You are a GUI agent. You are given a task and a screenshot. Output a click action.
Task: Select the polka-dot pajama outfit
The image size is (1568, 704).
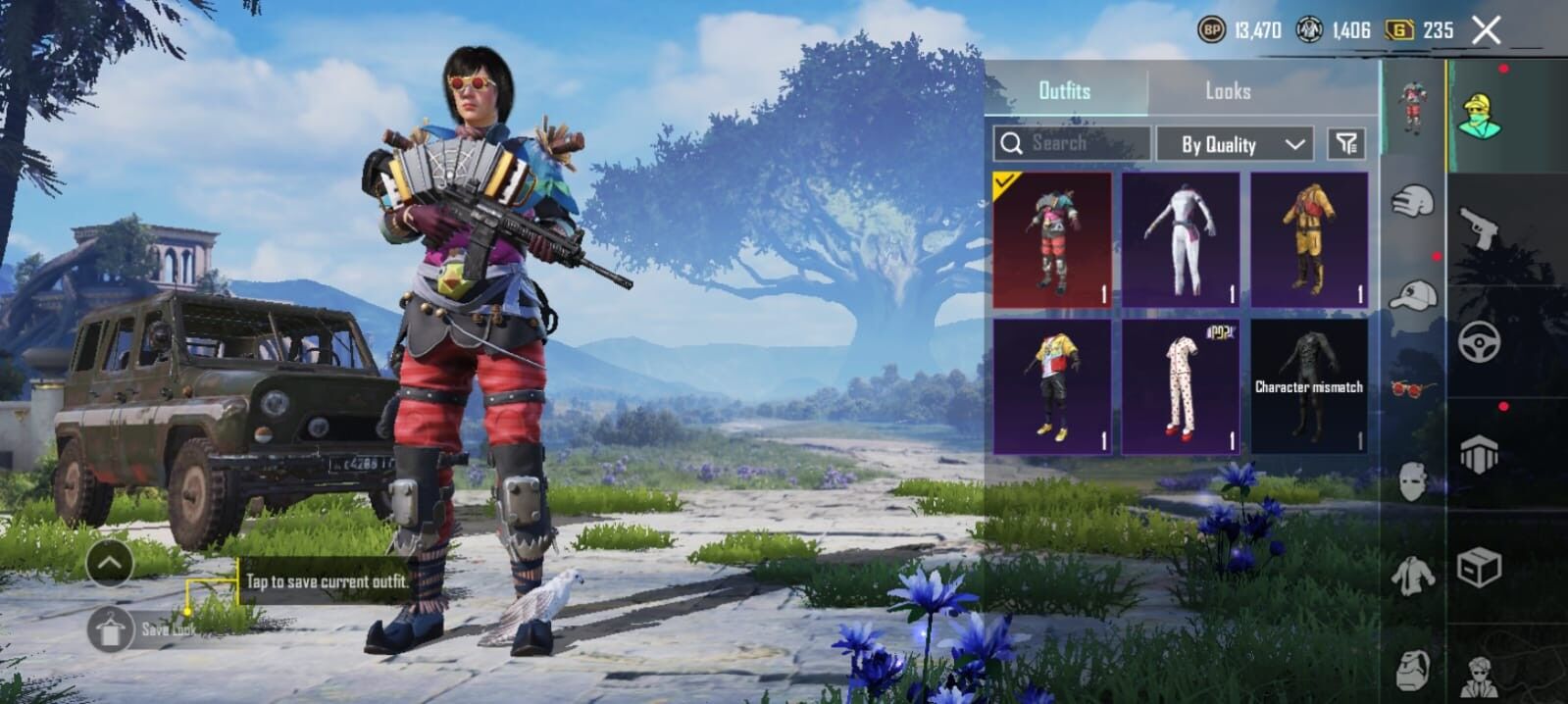pos(1181,386)
